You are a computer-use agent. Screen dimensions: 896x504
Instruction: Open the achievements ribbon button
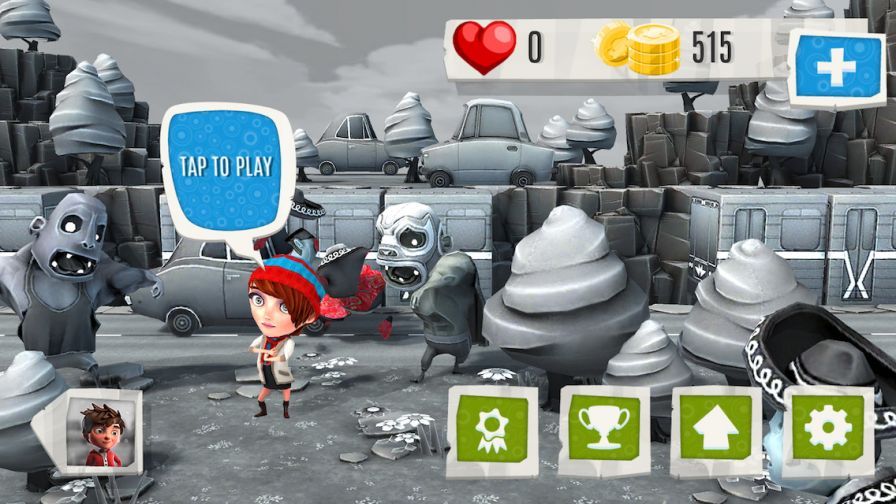pos(492,427)
